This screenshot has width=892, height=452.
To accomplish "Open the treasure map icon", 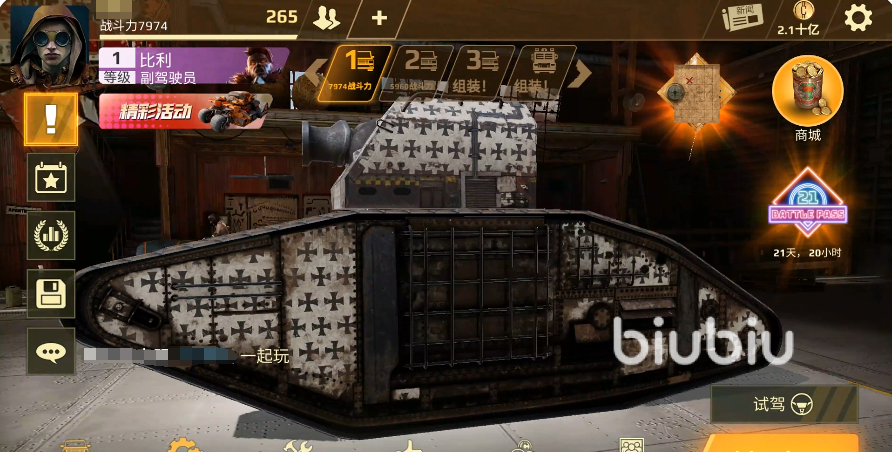I will [x=695, y=90].
